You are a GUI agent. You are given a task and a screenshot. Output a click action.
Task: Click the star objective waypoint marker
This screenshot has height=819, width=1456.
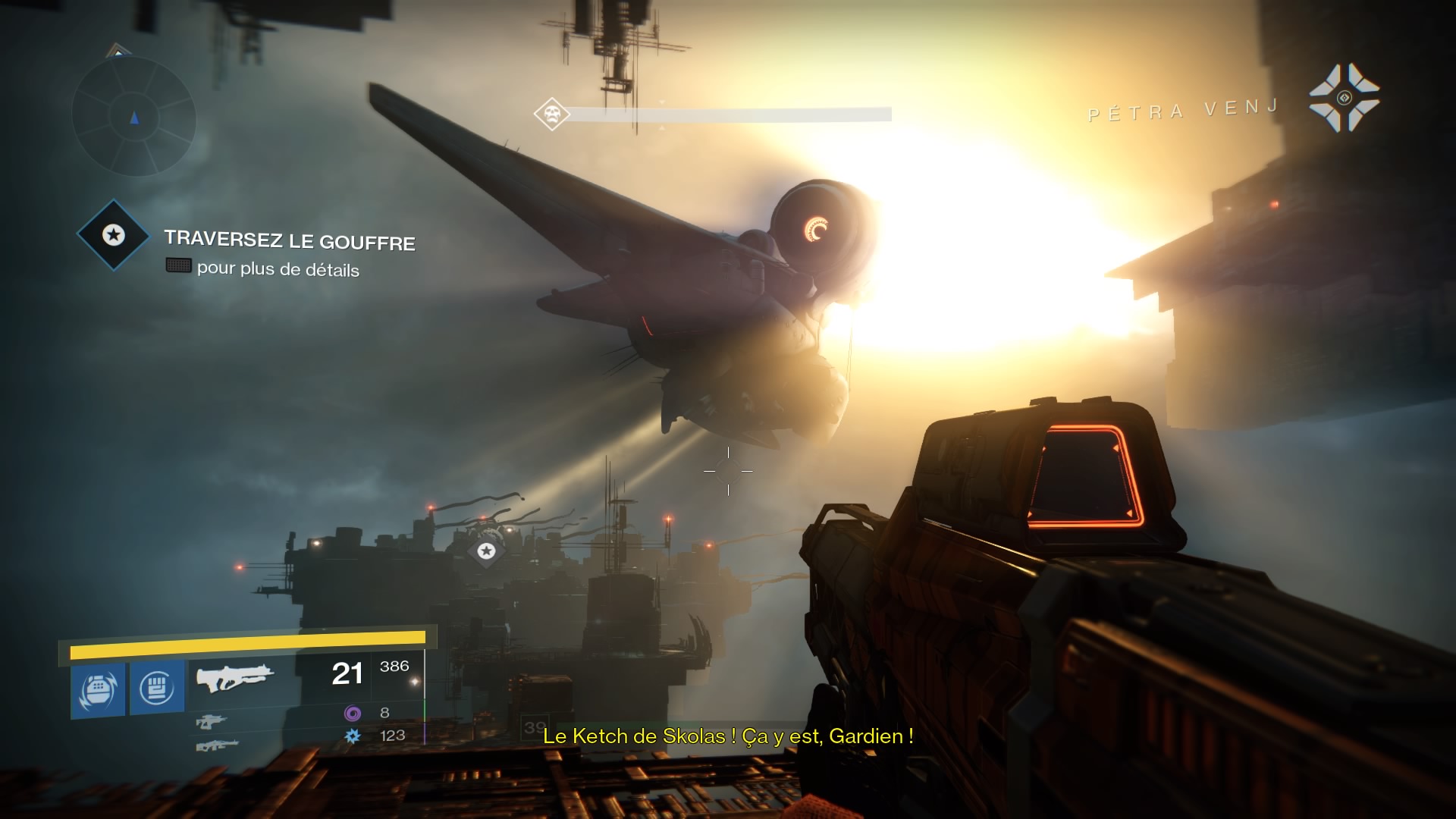coord(487,551)
